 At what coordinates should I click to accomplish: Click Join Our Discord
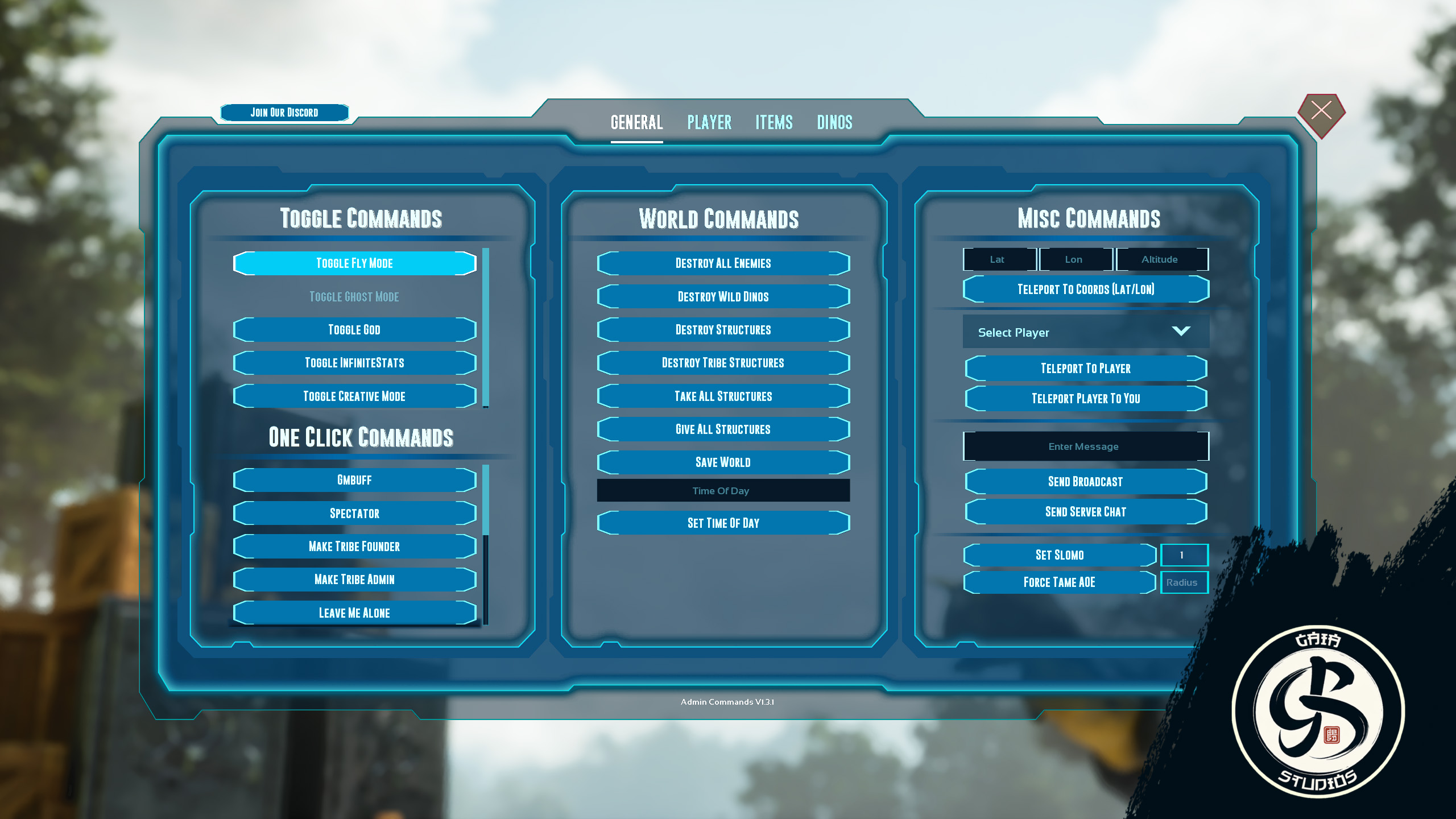point(284,112)
